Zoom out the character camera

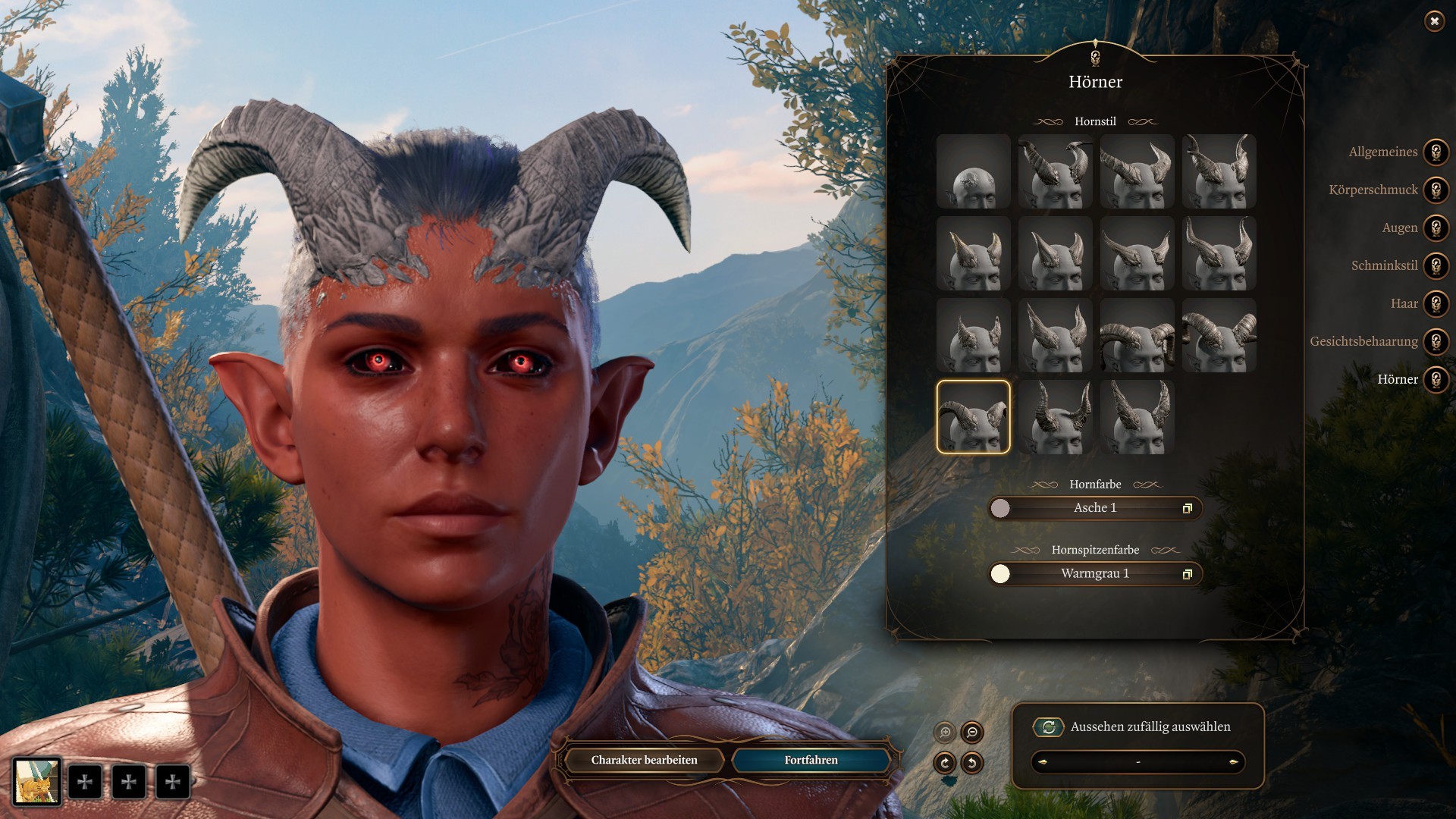click(x=971, y=733)
